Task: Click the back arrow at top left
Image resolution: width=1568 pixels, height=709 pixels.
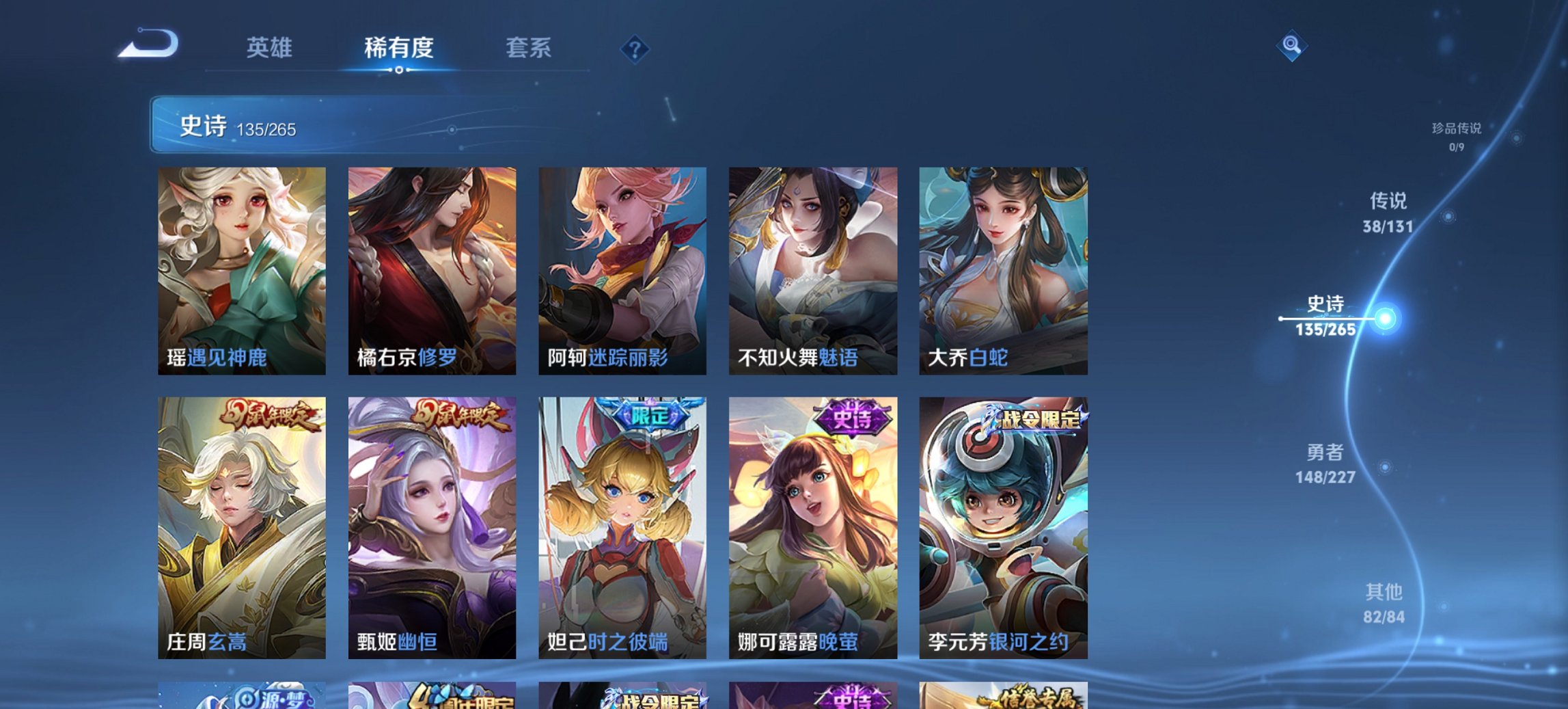Action: (150, 45)
